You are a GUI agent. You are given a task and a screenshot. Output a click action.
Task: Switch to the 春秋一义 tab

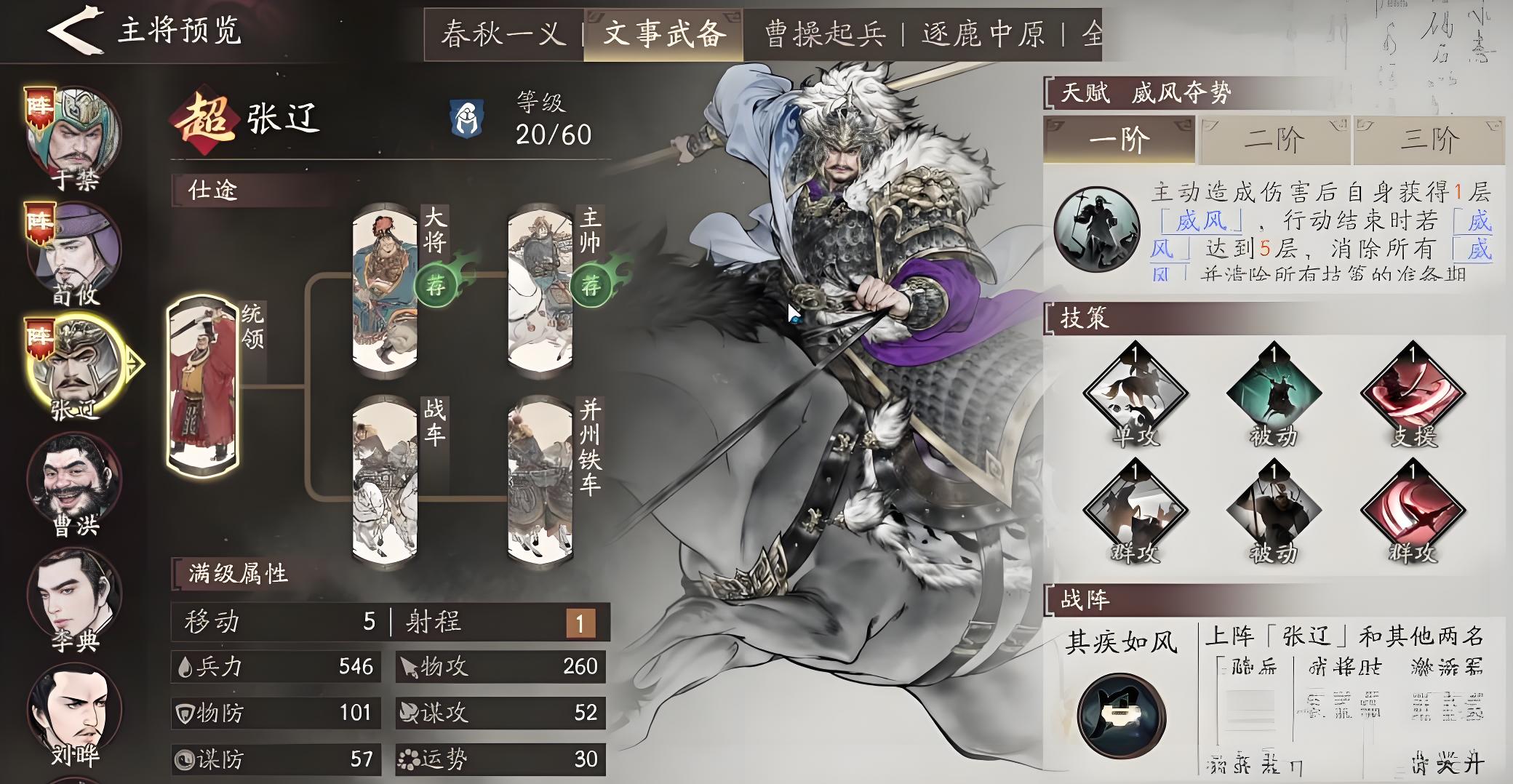(503, 34)
